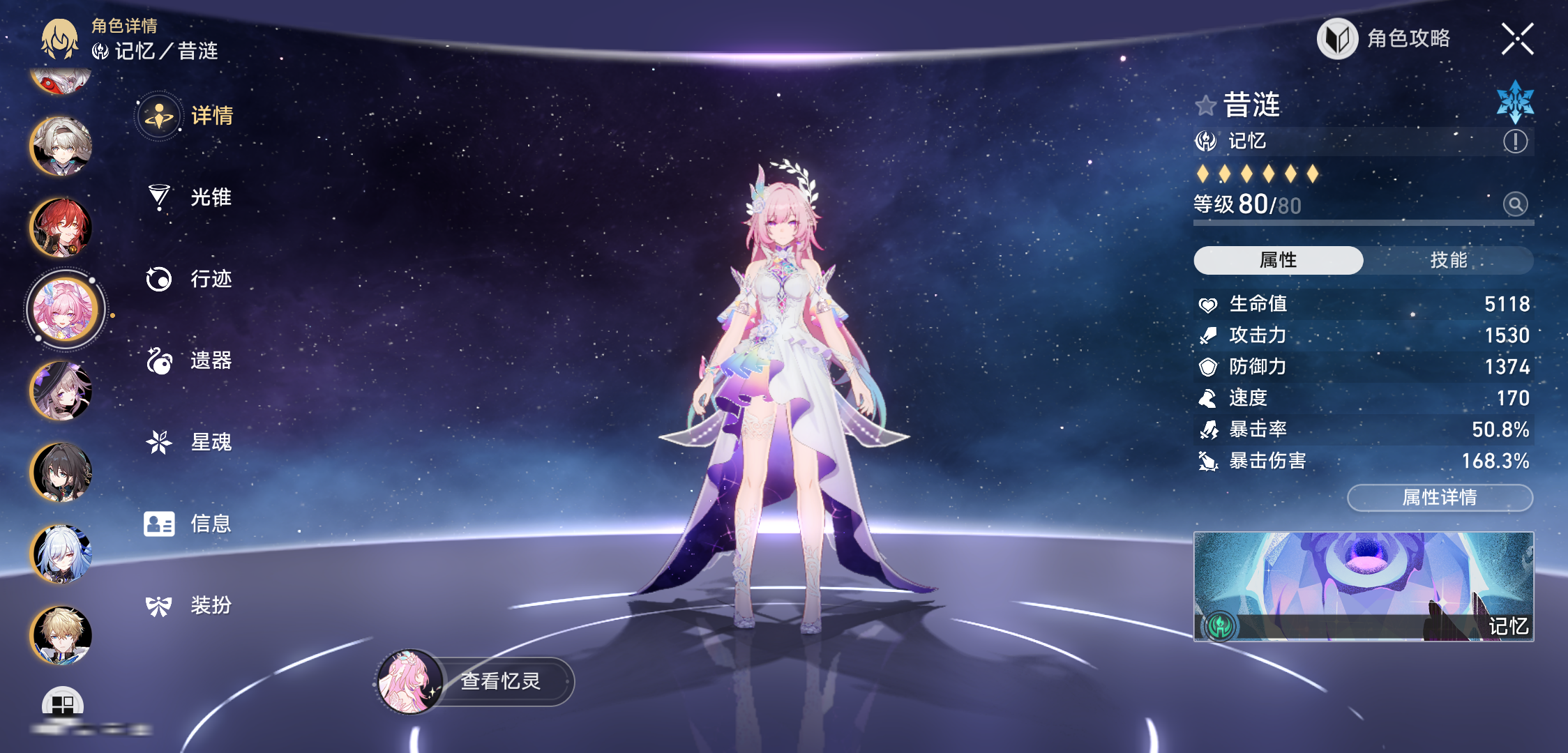Choose the blond male character portrait

point(61,635)
